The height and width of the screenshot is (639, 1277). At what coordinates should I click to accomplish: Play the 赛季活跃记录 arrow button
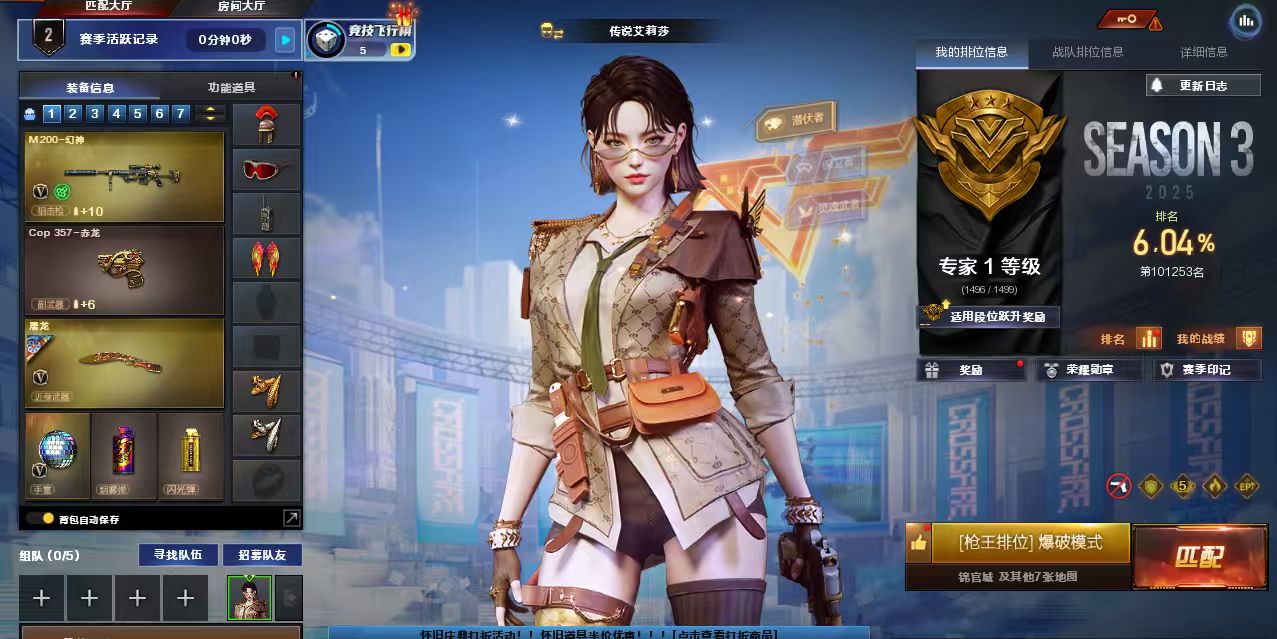[x=286, y=40]
